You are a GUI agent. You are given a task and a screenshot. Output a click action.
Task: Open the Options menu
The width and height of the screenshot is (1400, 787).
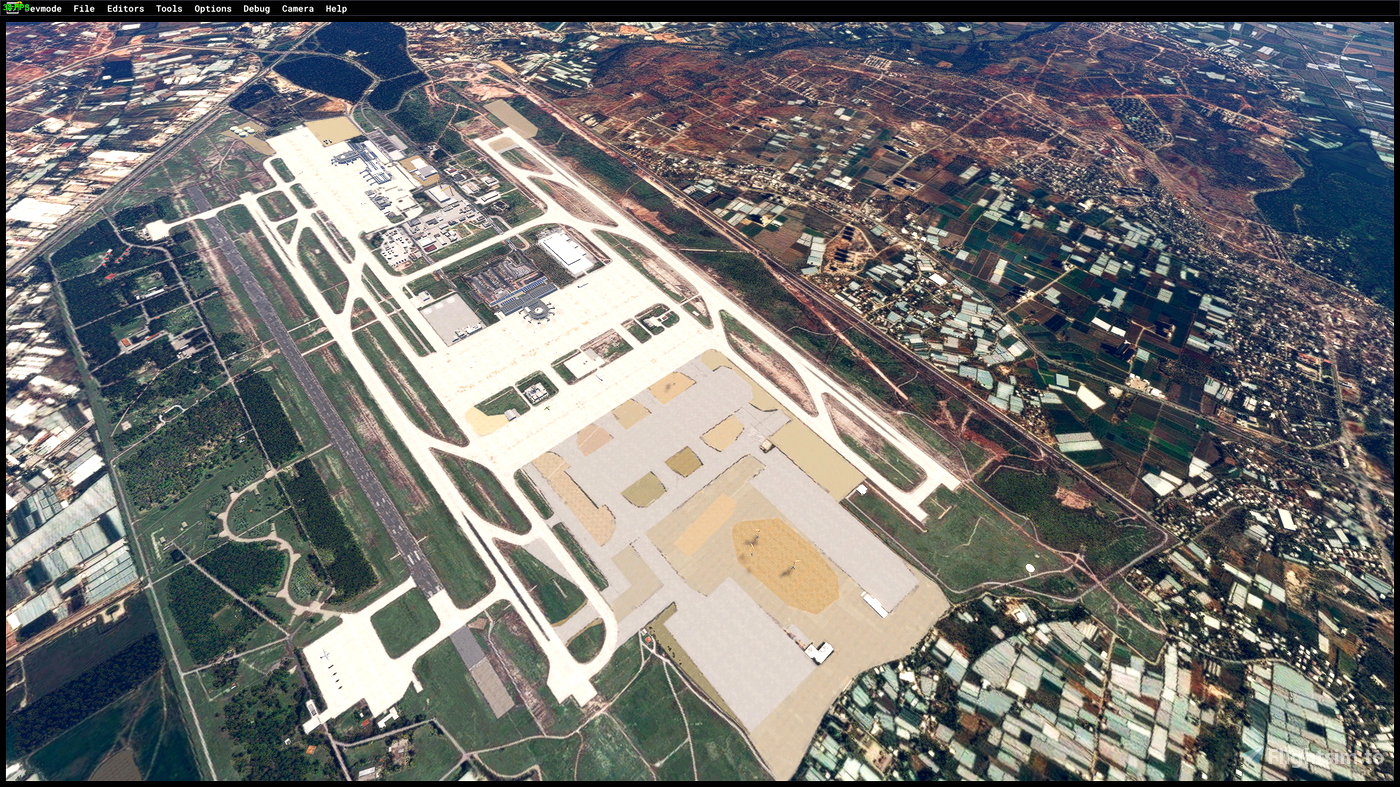coord(212,8)
